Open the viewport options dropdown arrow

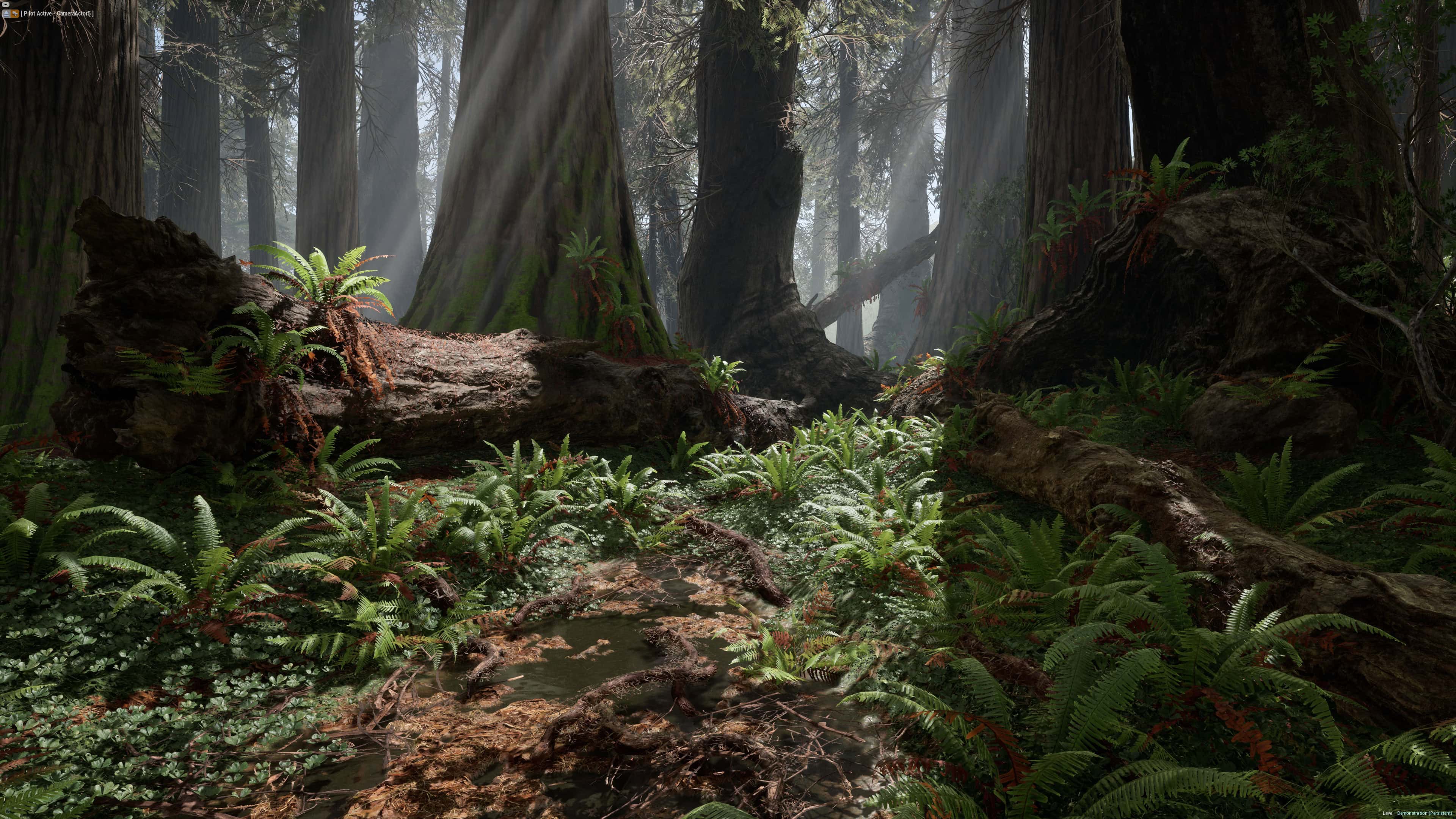click(6, 5)
